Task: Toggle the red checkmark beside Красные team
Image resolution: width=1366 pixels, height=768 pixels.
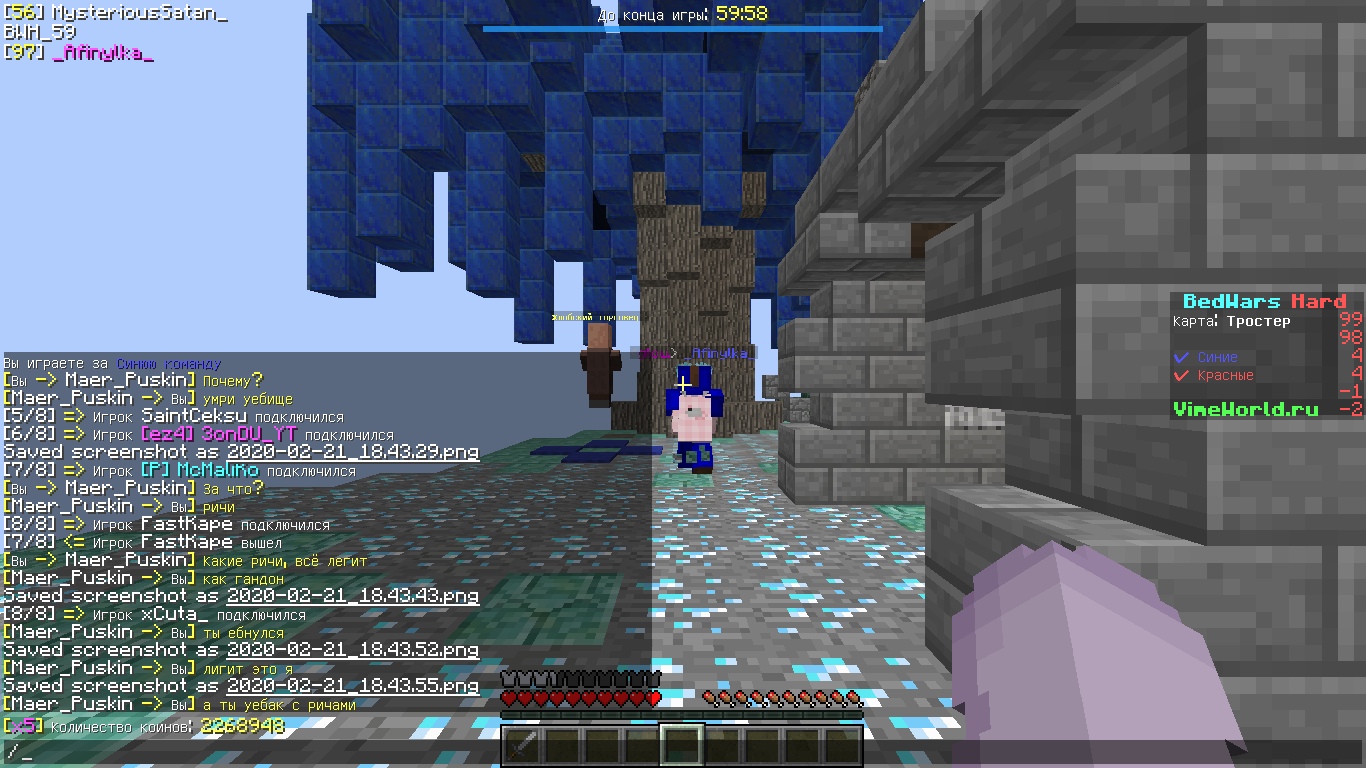Action: pyautogui.click(x=1180, y=375)
